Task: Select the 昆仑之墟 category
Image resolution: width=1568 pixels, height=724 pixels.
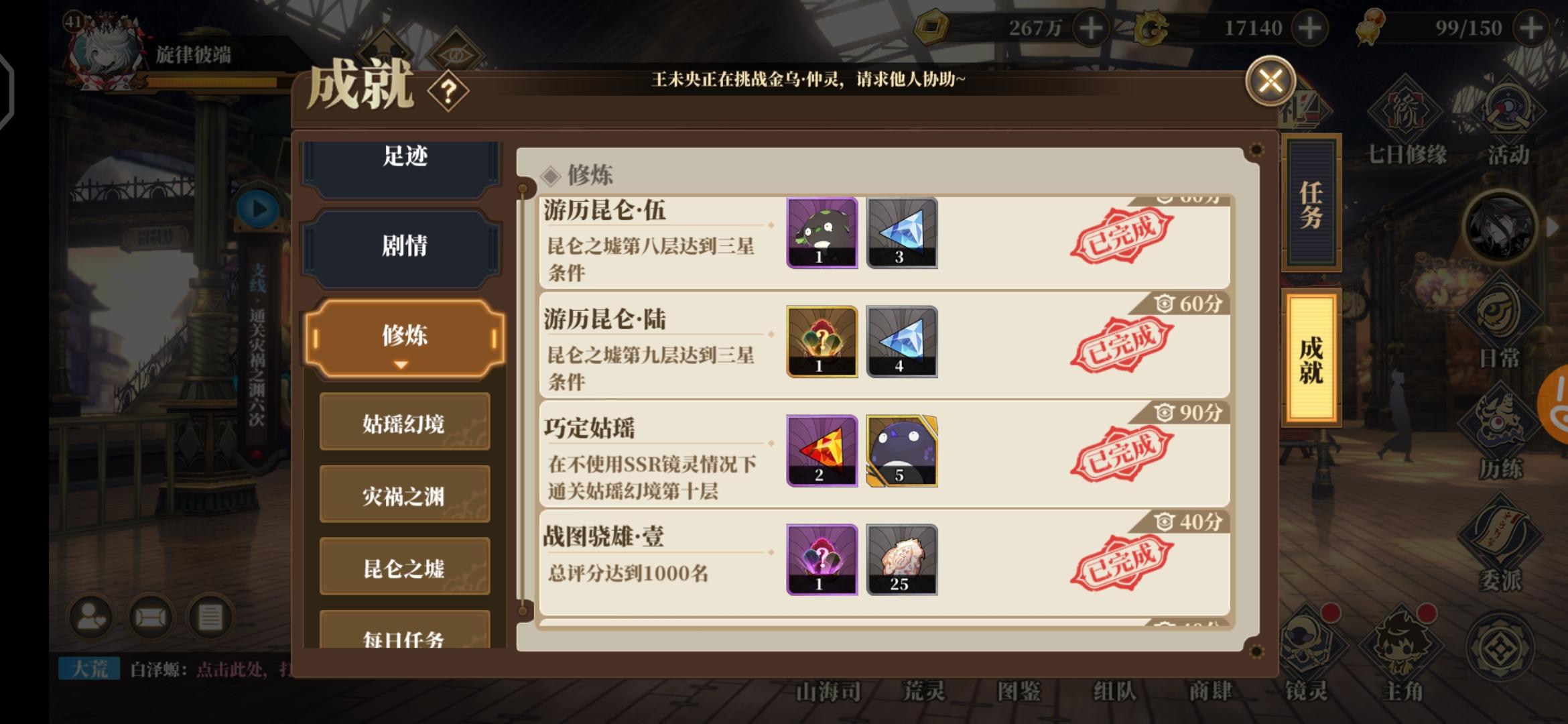Action: click(403, 566)
